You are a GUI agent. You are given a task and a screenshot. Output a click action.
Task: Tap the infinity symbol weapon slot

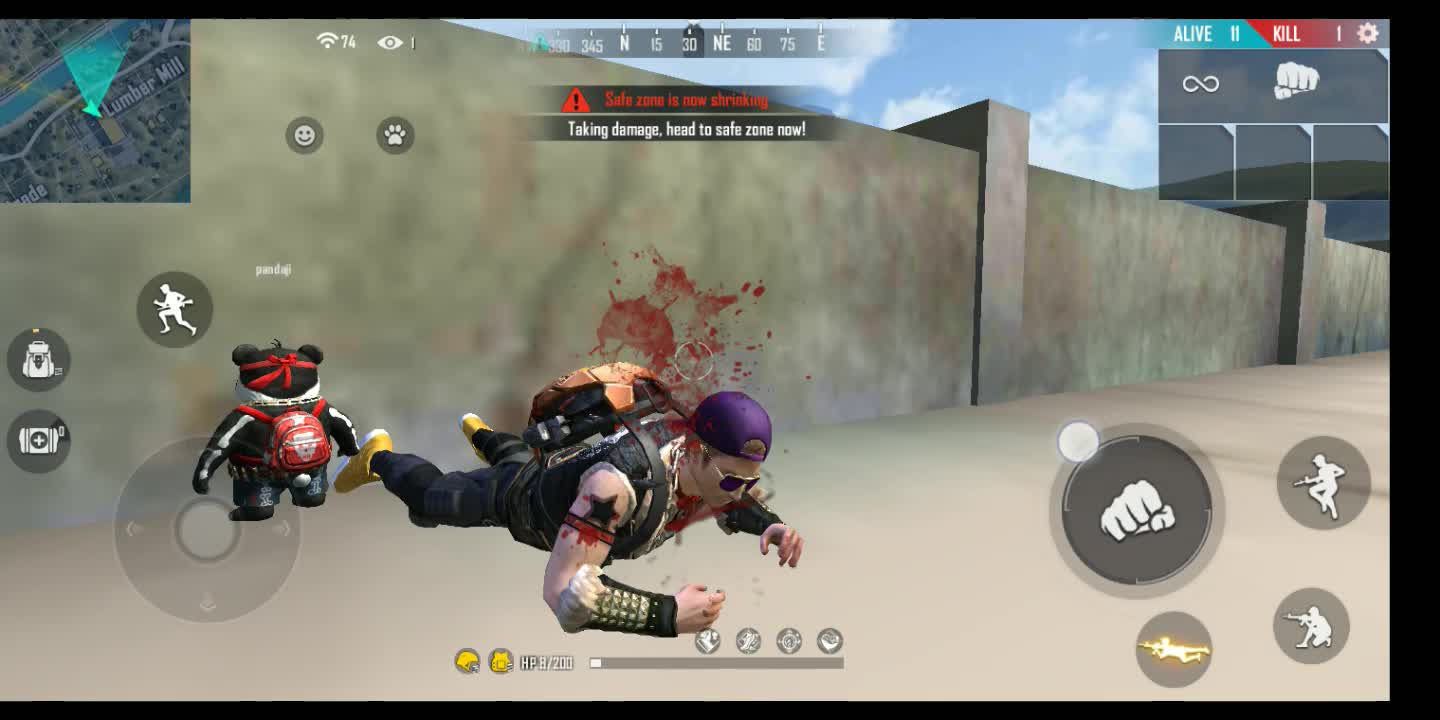pyautogui.click(x=1200, y=84)
